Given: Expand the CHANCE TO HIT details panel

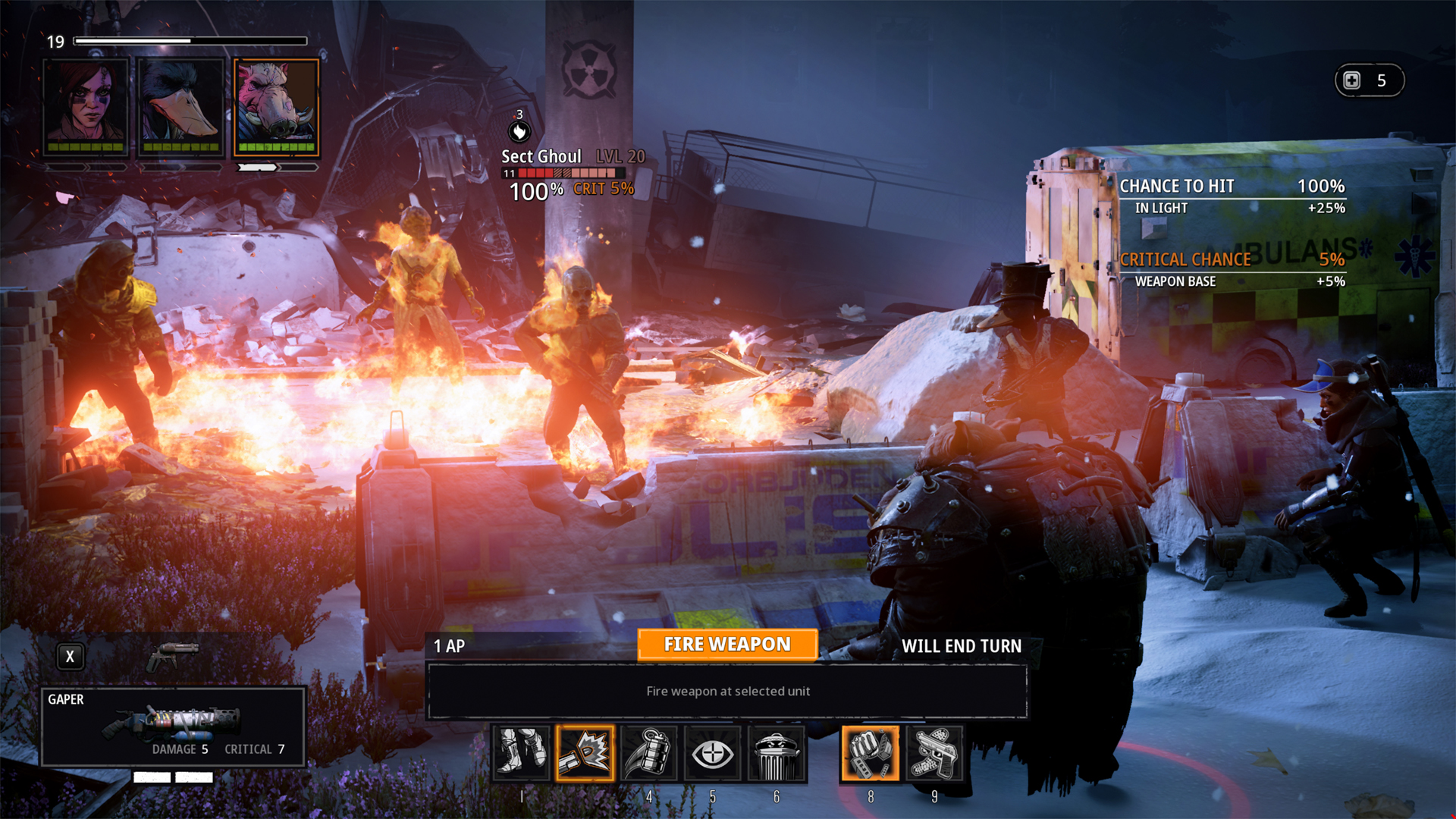Looking at the screenshot, I should (x=1229, y=186).
